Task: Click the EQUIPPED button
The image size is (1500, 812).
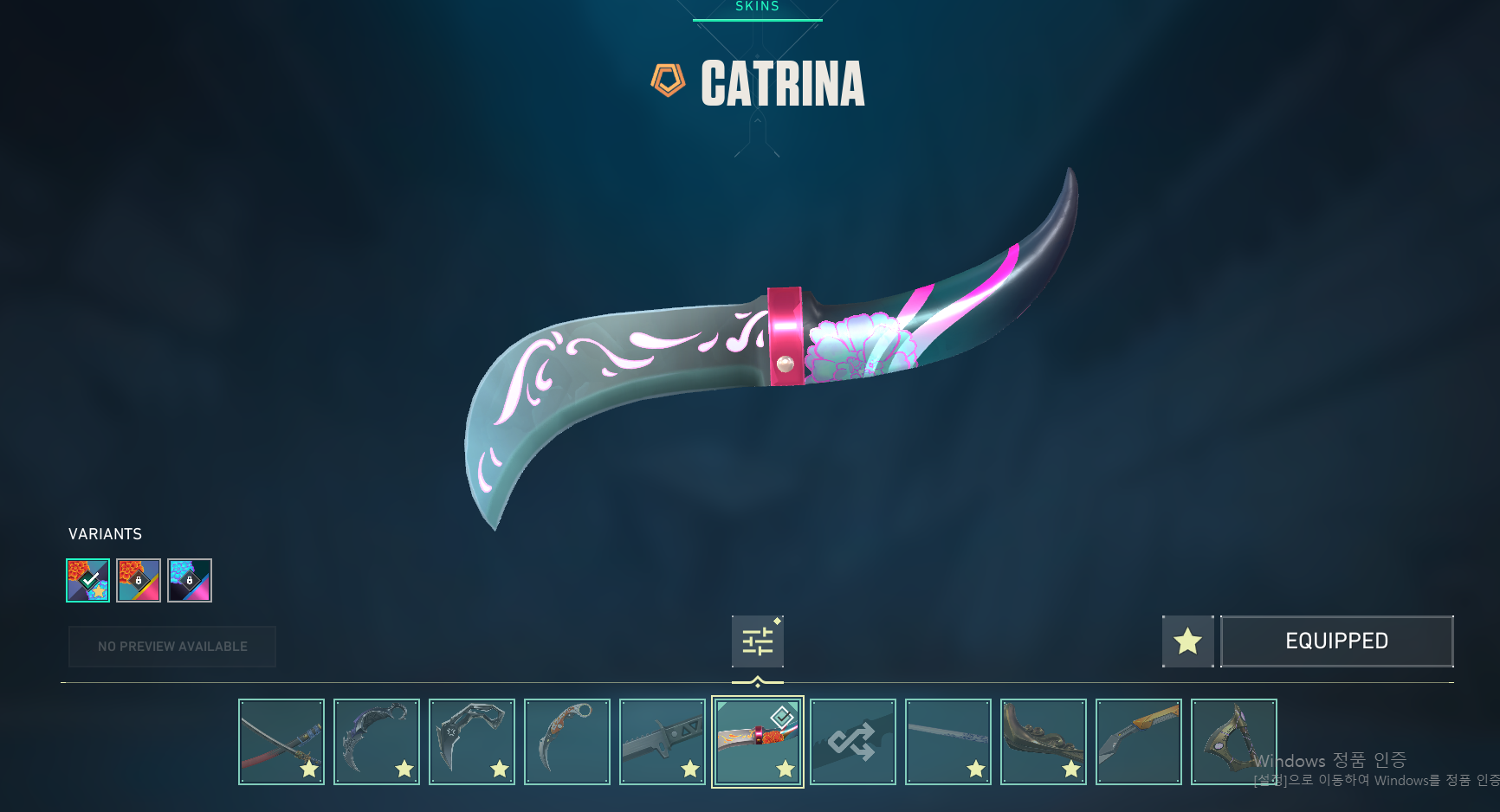Action: click(1336, 641)
